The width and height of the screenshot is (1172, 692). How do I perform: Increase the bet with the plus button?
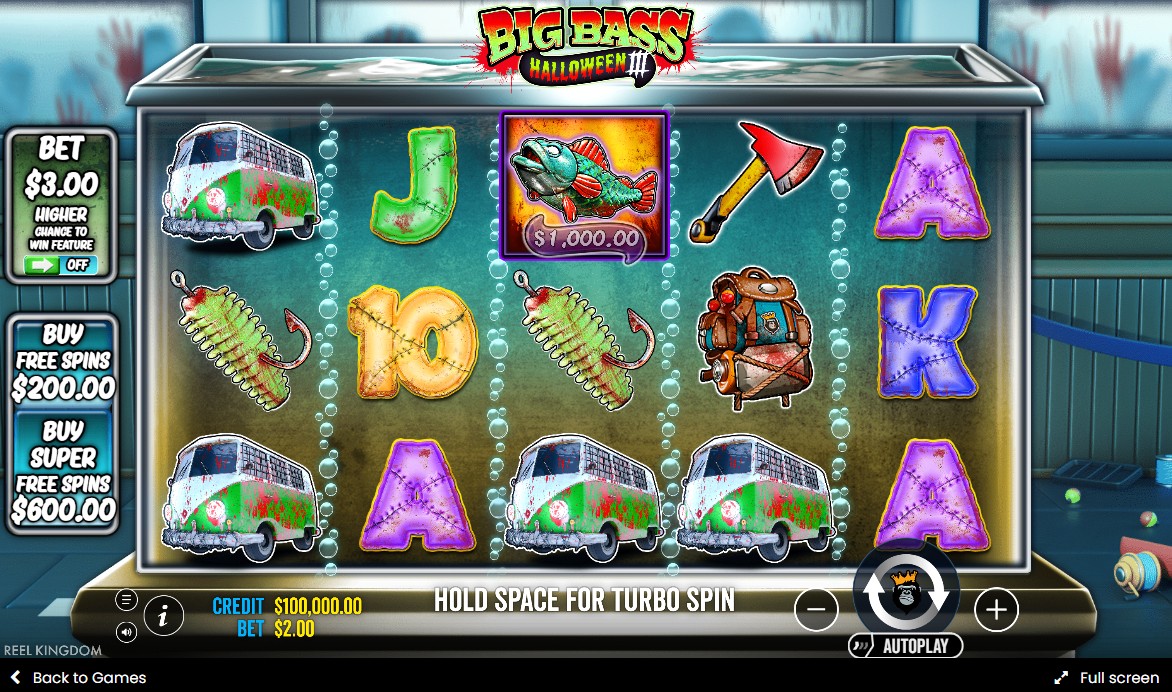click(996, 609)
